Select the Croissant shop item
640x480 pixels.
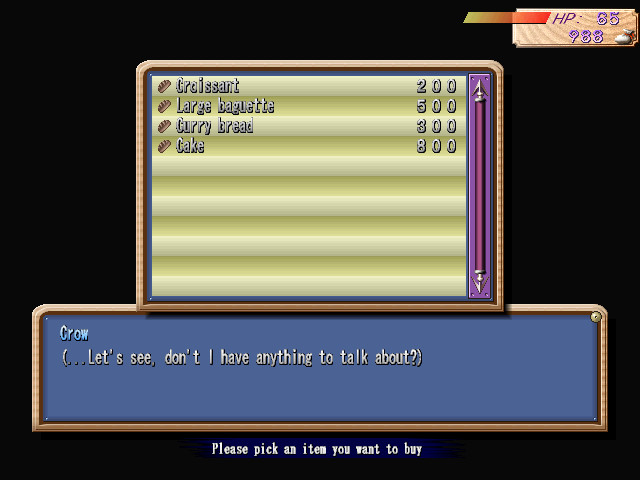[x=208, y=87]
